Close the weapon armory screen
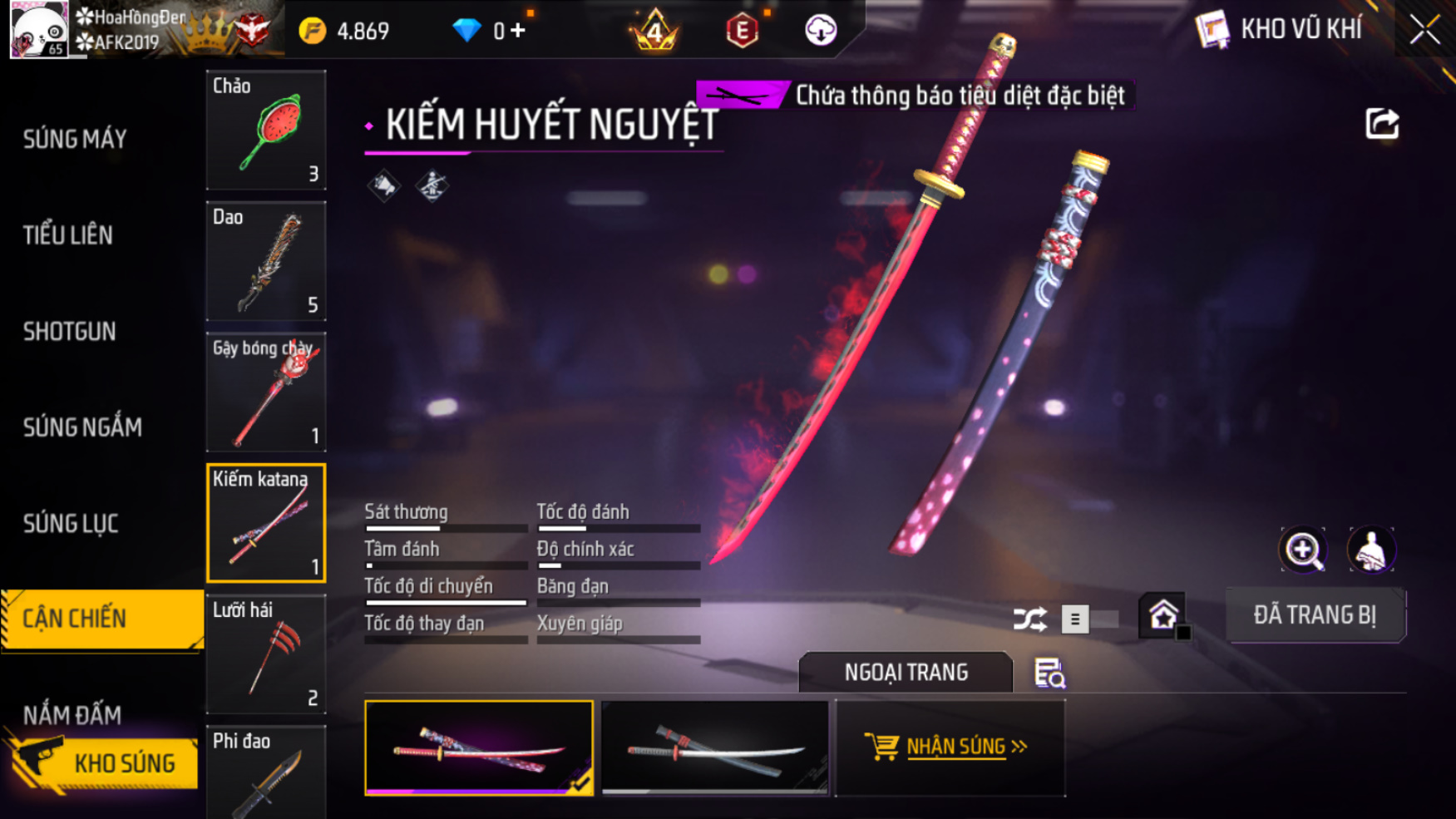 point(1424,31)
